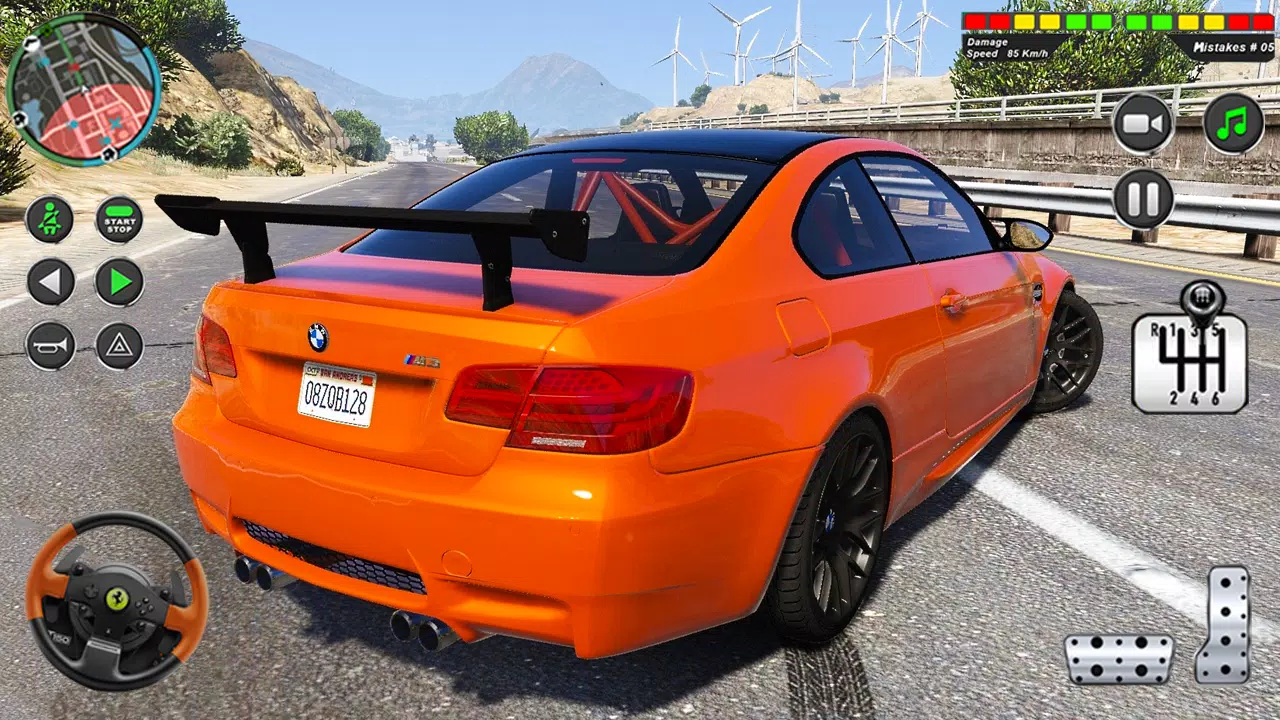Screen dimensions: 1280x720
Task: Tap the tall accelerator pedal
Action: 1223,625
